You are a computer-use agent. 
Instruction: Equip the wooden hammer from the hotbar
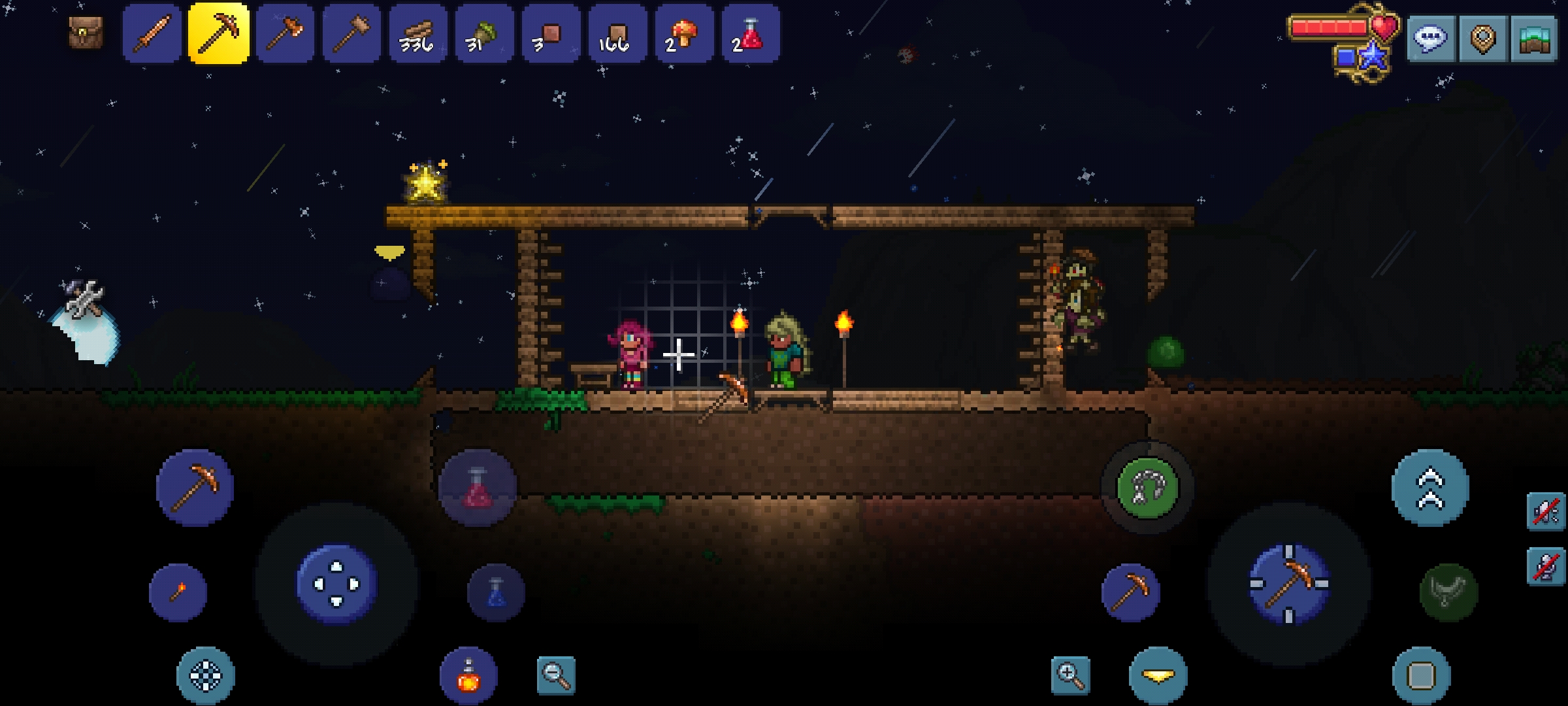point(351,34)
